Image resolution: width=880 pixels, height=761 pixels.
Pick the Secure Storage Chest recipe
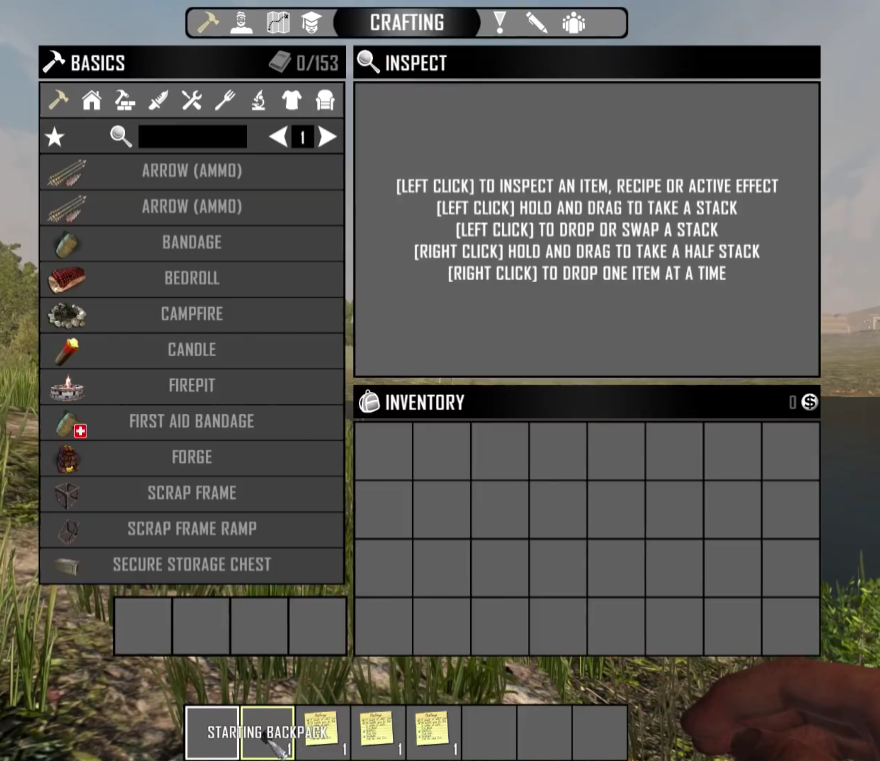click(x=191, y=565)
